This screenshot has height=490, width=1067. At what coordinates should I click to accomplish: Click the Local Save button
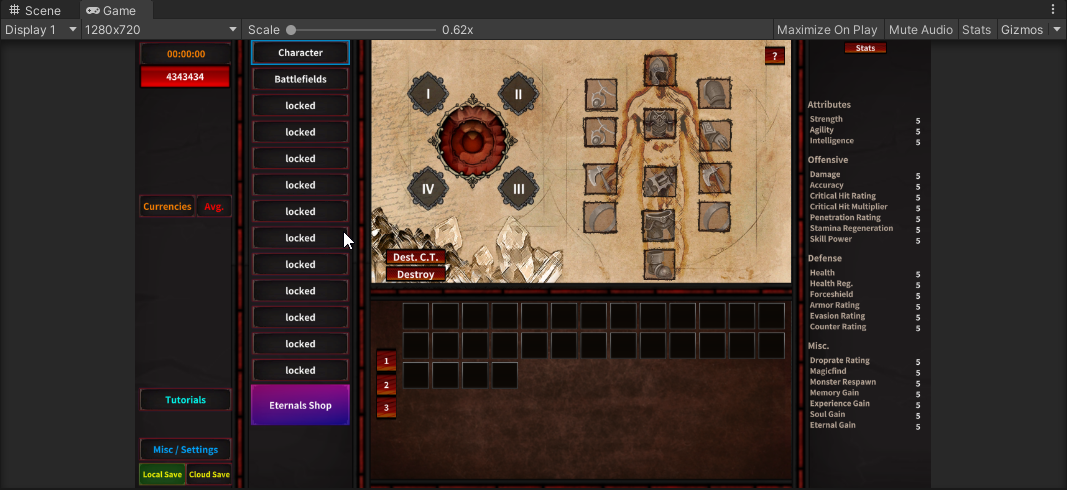pyautogui.click(x=162, y=474)
